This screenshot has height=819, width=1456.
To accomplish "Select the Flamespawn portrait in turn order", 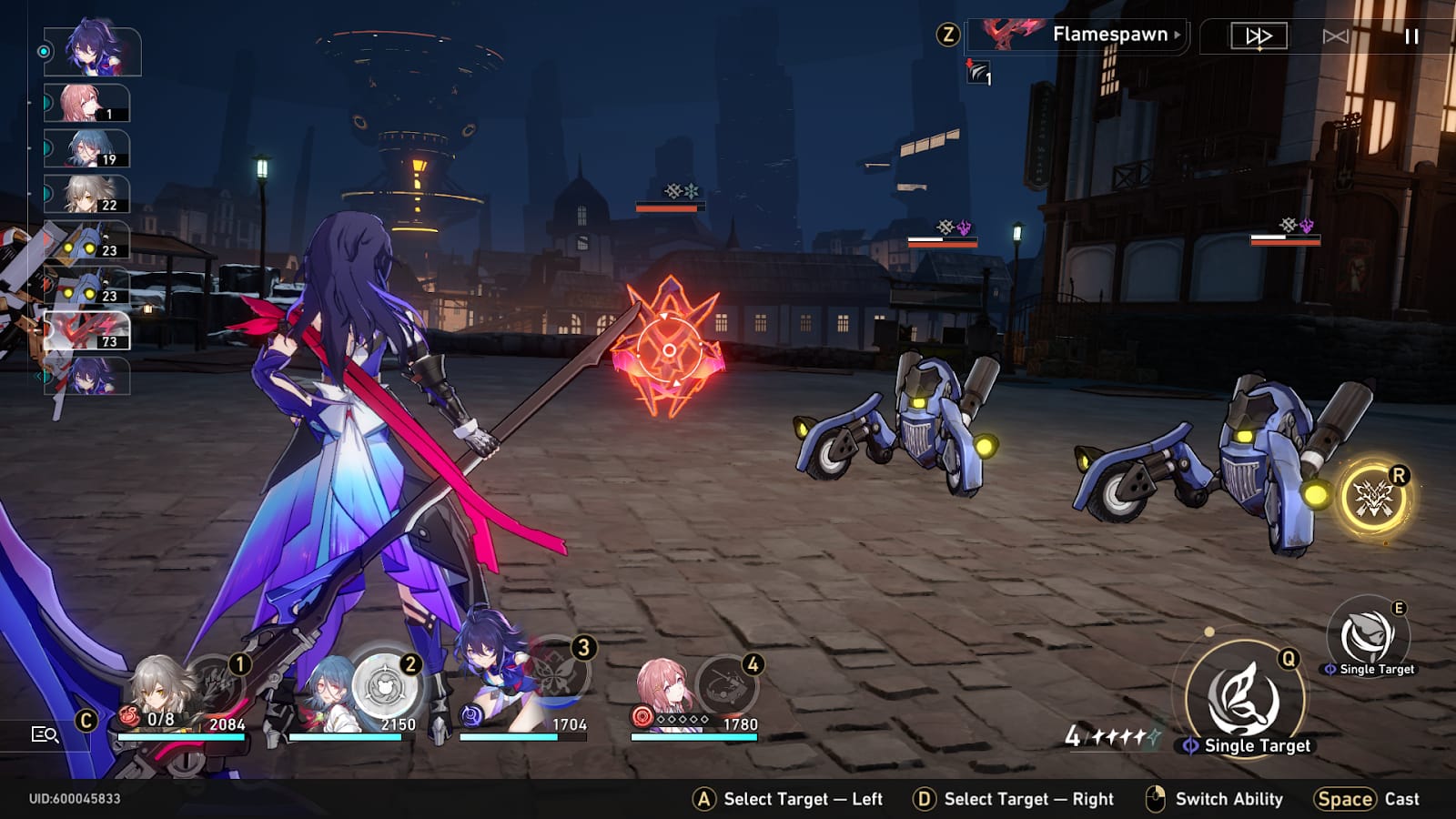I will [87, 331].
